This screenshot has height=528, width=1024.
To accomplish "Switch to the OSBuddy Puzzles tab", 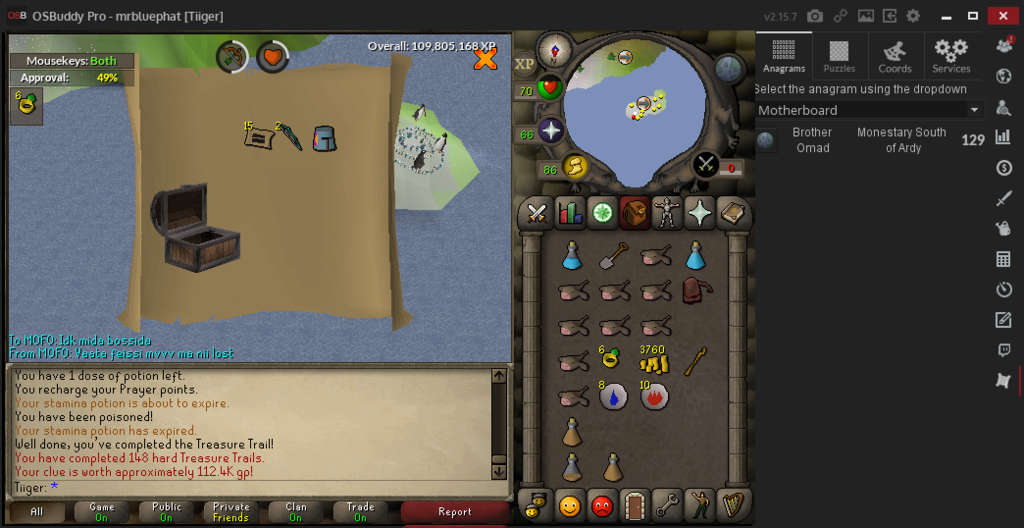I will tap(839, 56).
